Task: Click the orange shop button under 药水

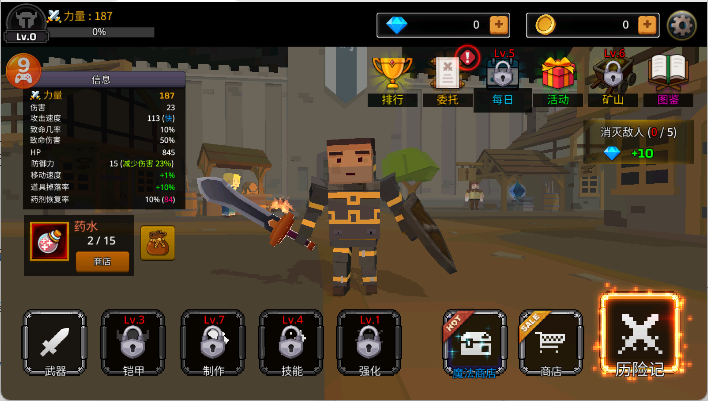Action: tap(102, 261)
